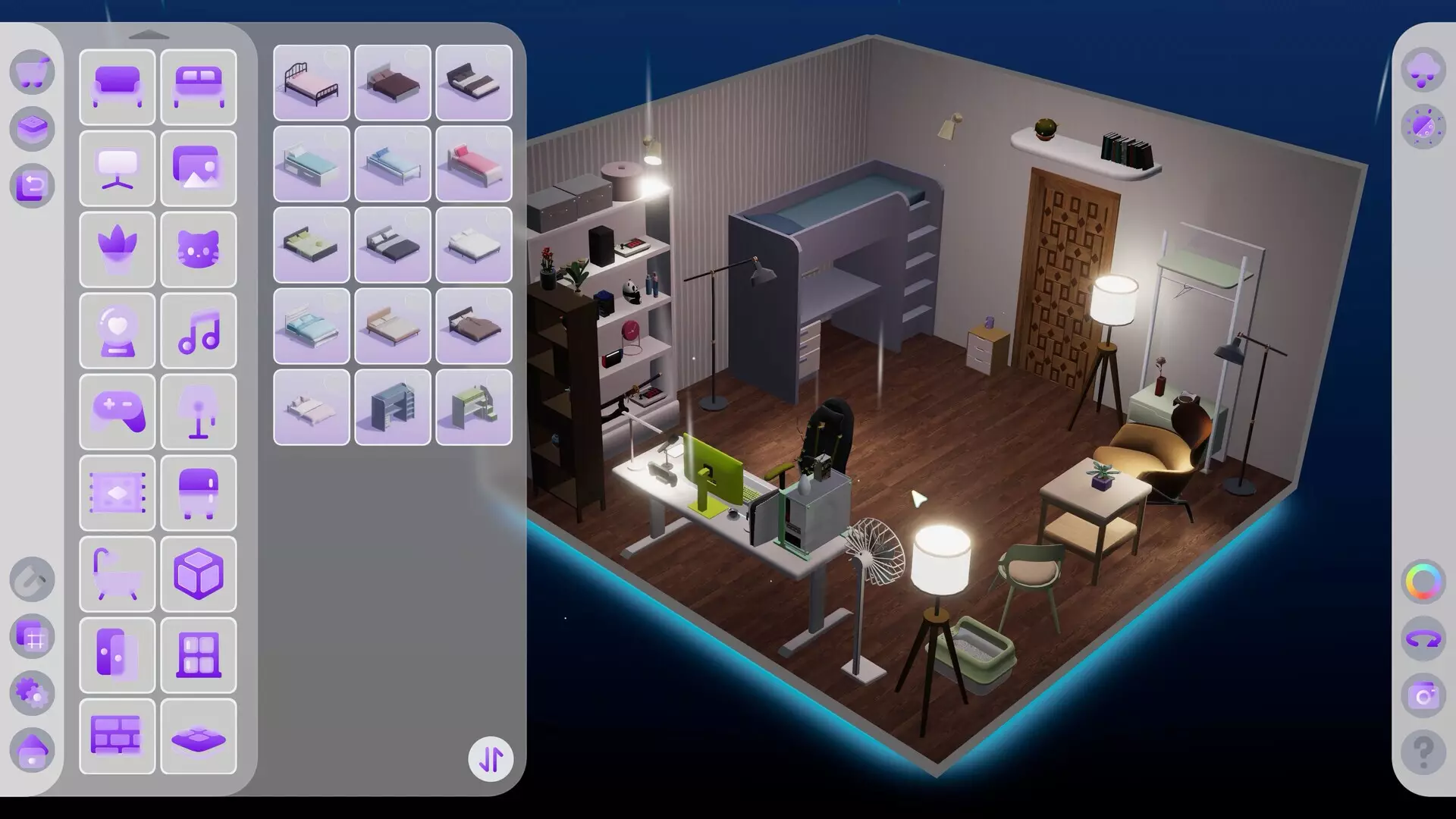Enable the snap magnet tool
Viewport: 1456px width, 819px height.
pos(32,580)
